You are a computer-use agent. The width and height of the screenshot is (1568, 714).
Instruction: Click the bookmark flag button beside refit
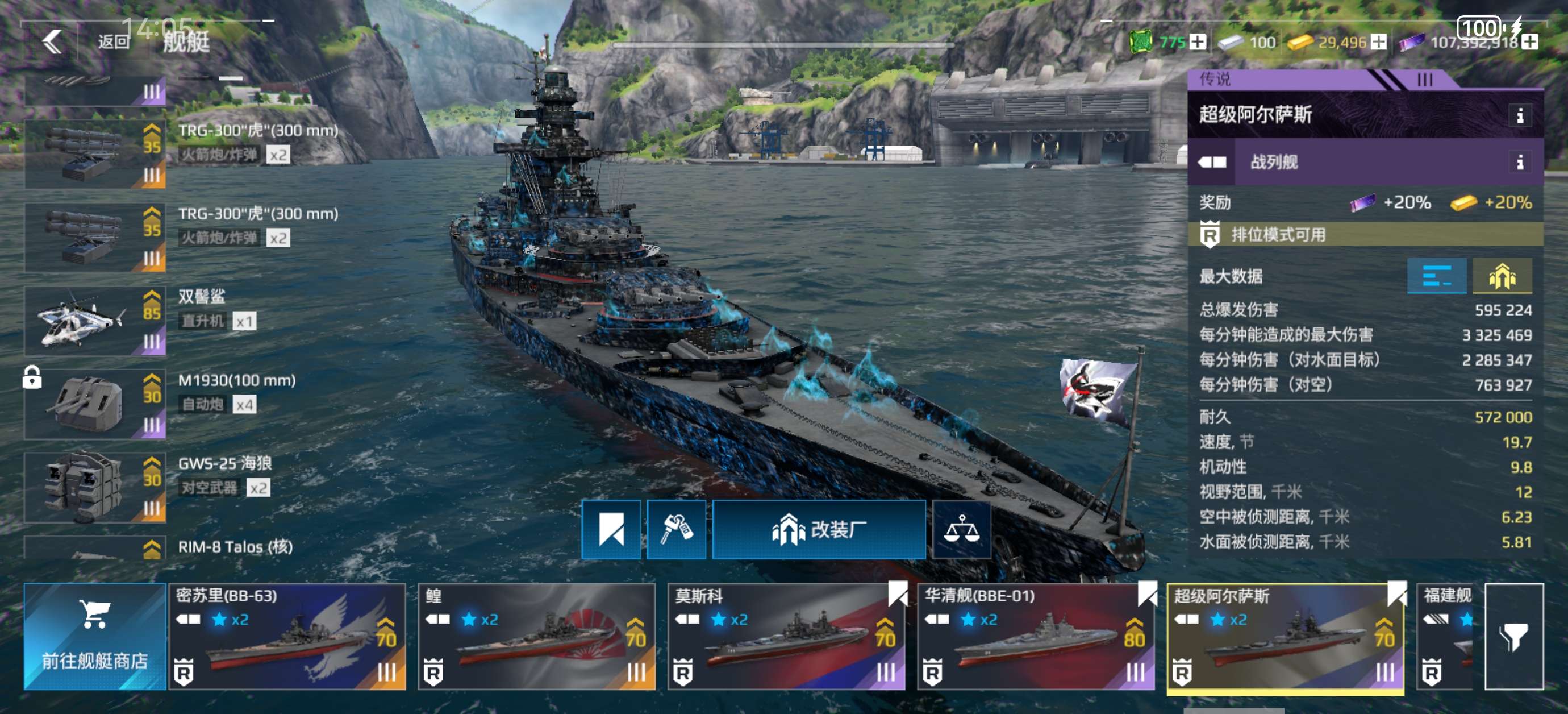[611, 529]
